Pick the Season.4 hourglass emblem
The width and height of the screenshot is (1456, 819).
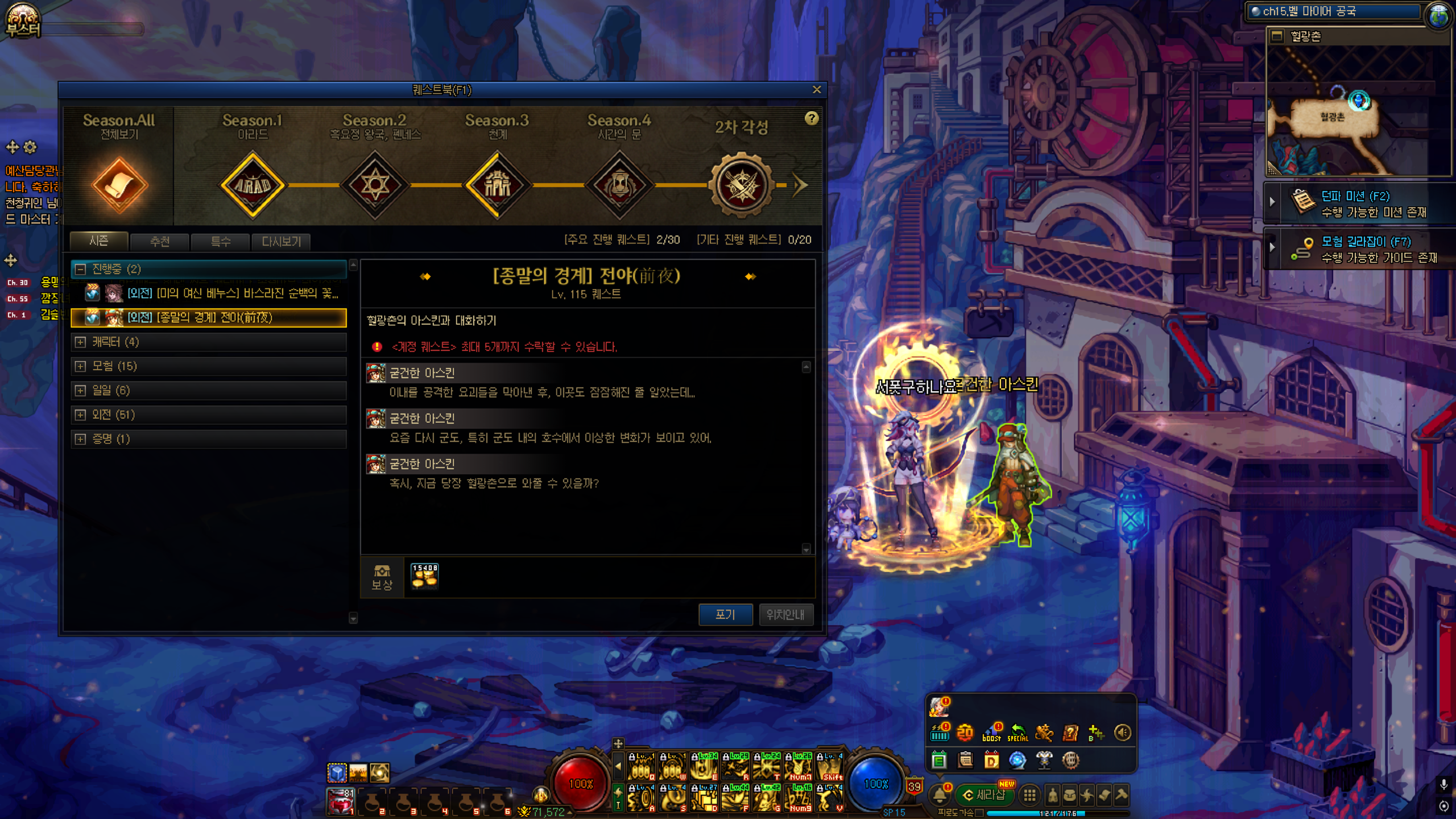[x=619, y=185]
